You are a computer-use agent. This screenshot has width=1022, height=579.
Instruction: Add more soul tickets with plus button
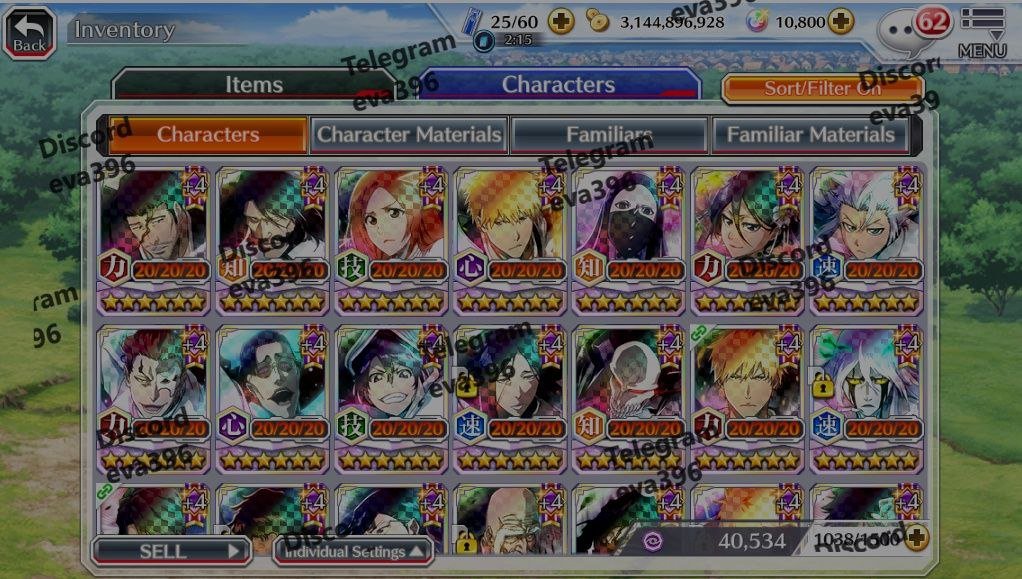point(561,20)
